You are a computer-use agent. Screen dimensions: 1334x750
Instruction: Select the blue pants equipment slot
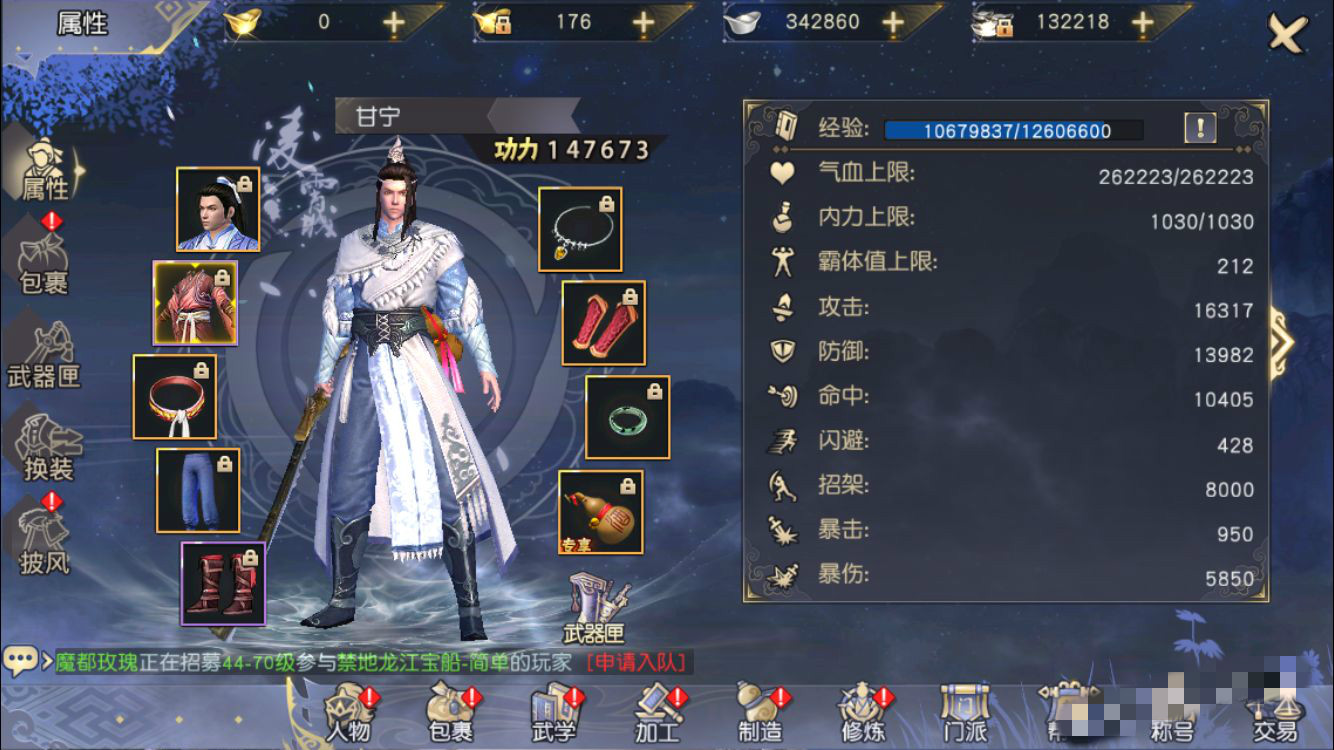coord(198,490)
